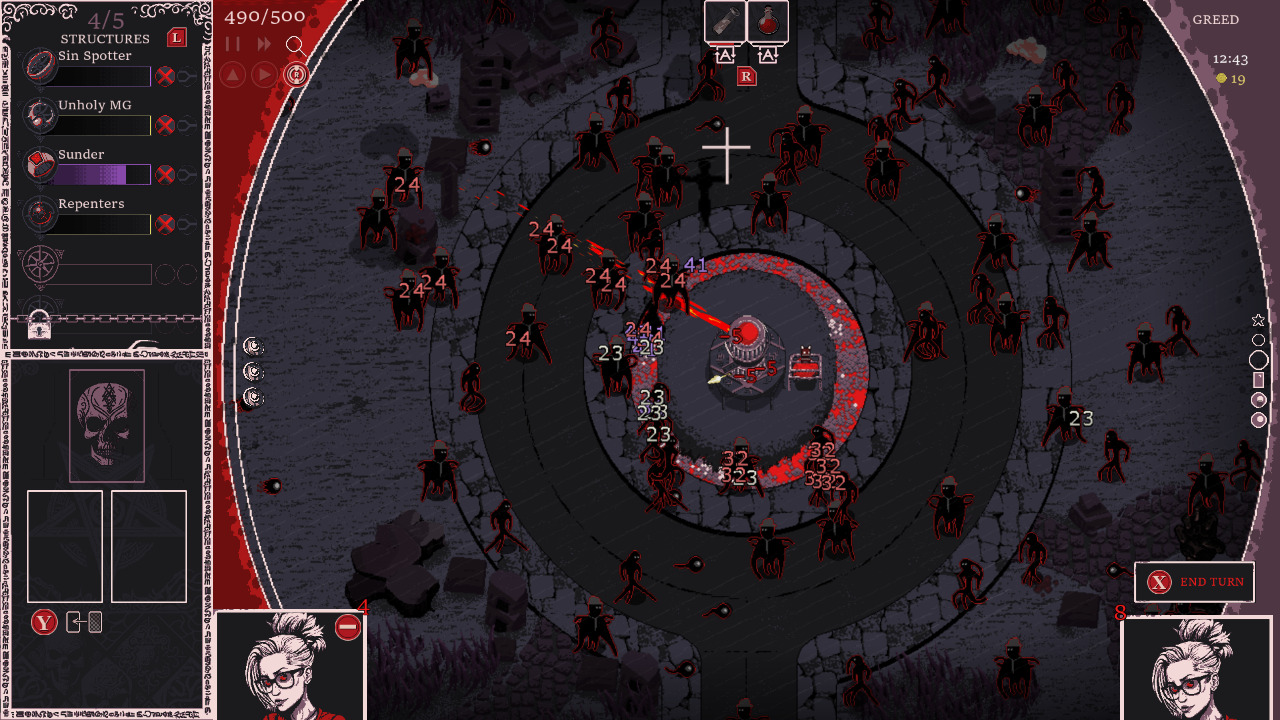
Task: Remove Sunder with its red X
Action: point(166,174)
